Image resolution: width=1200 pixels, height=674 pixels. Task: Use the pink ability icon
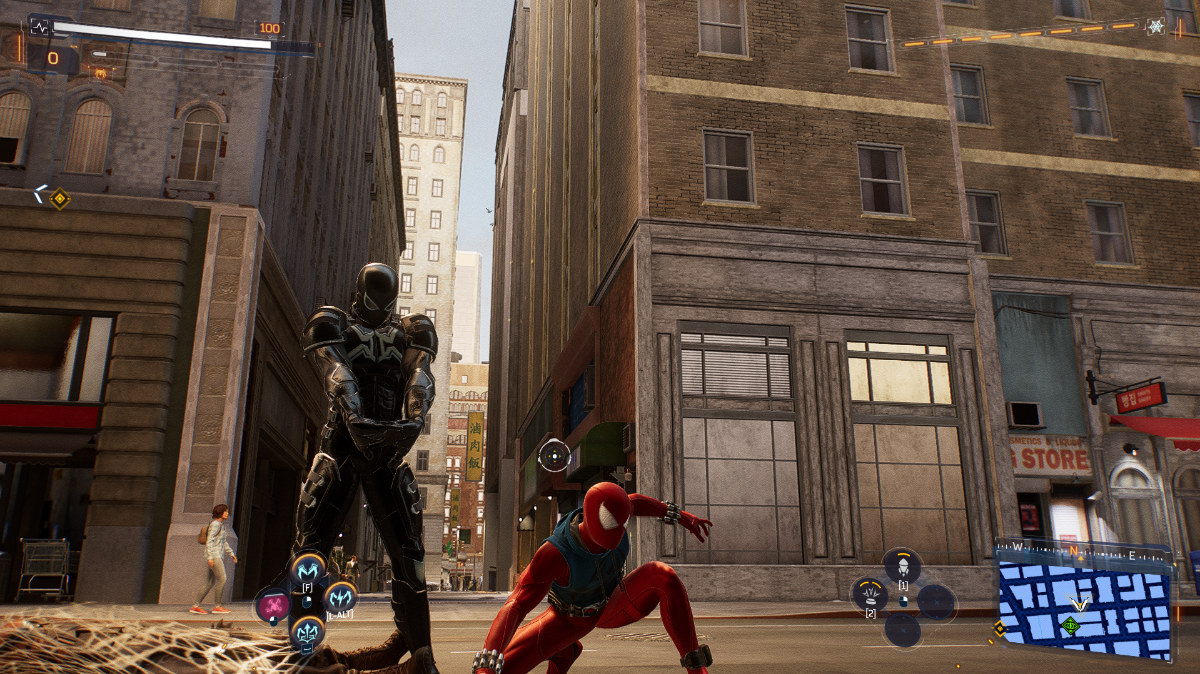(272, 605)
